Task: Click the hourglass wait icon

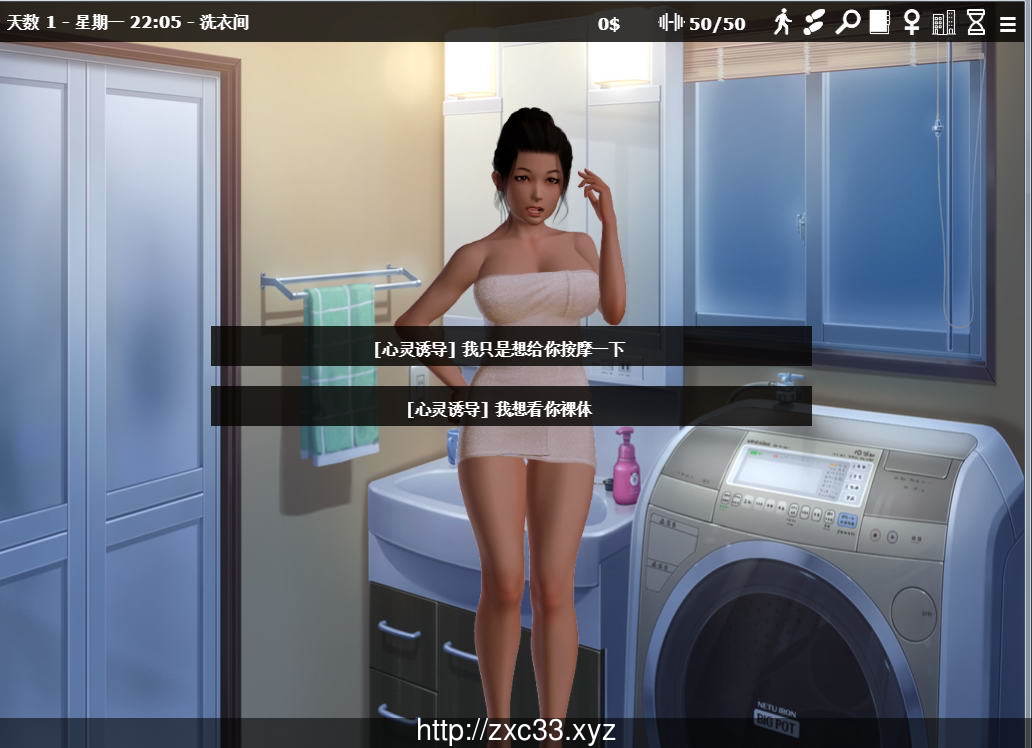Action: (x=976, y=22)
